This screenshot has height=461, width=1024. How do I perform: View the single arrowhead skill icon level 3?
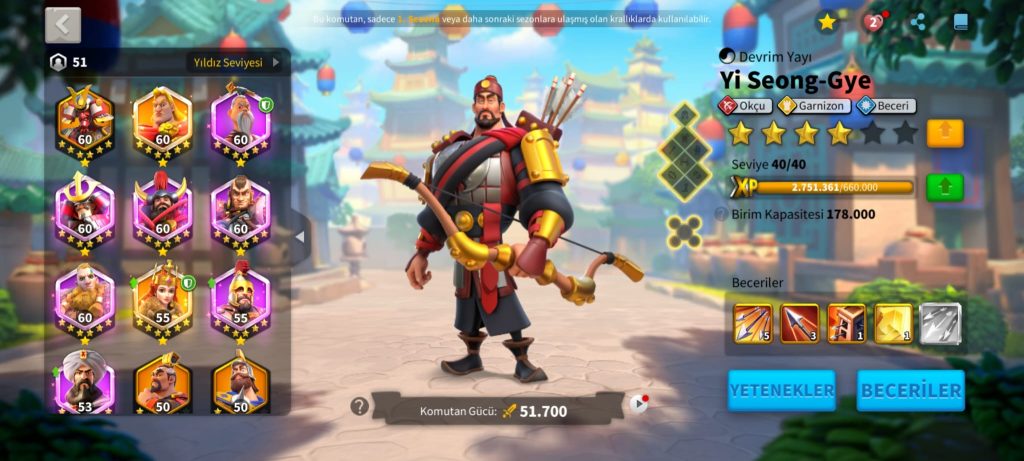point(800,324)
